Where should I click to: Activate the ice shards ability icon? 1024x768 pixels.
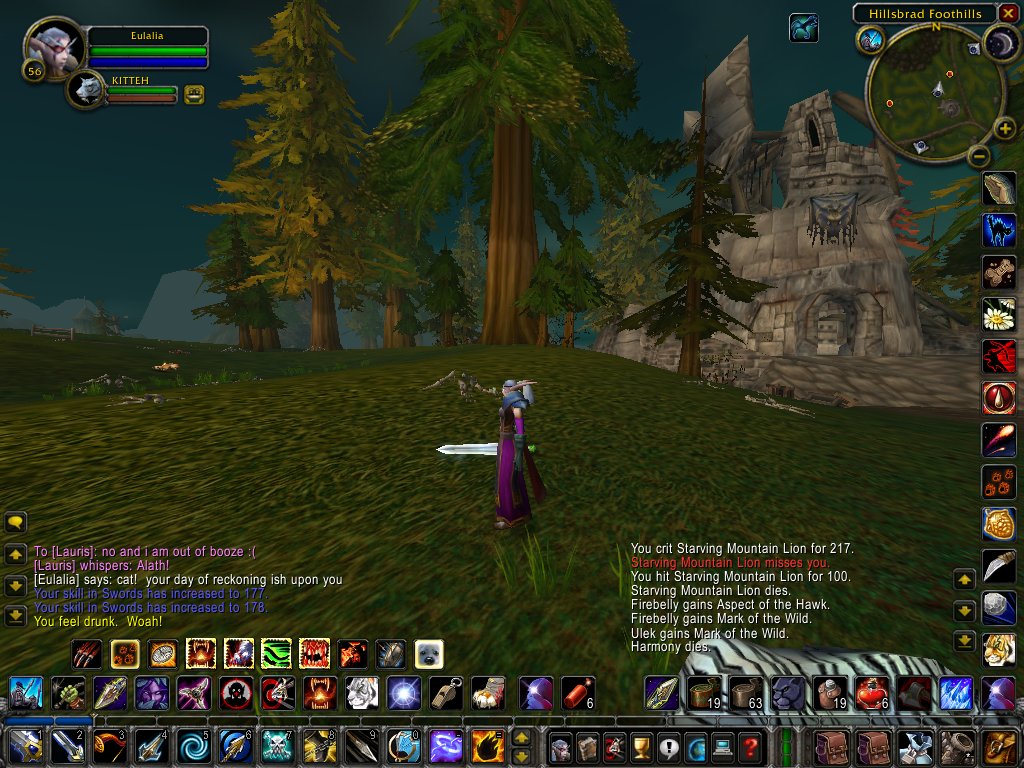point(955,693)
